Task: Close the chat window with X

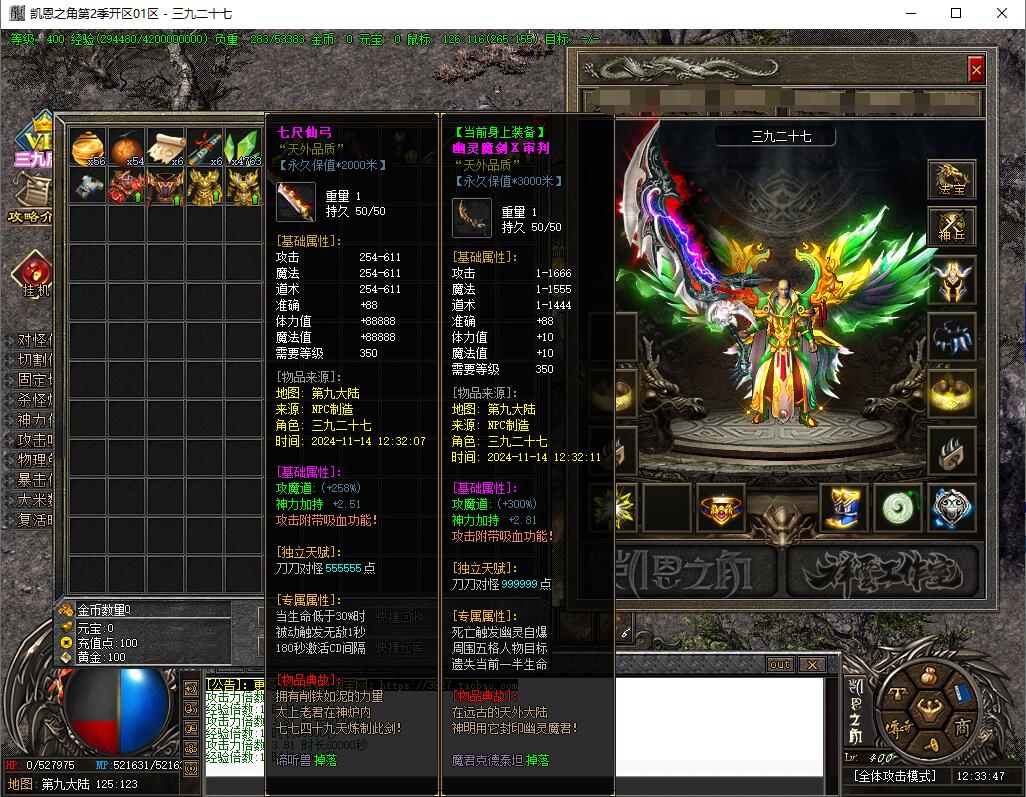Action: [x=811, y=665]
